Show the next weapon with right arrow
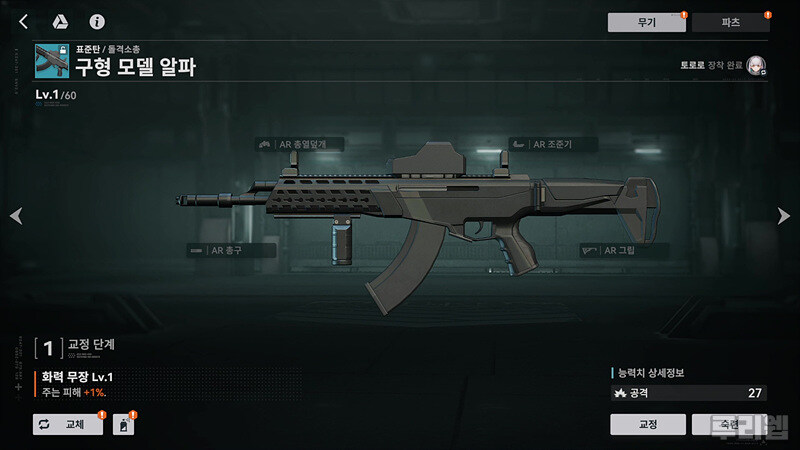The height and width of the screenshot is (450, 800). [785, 216]
